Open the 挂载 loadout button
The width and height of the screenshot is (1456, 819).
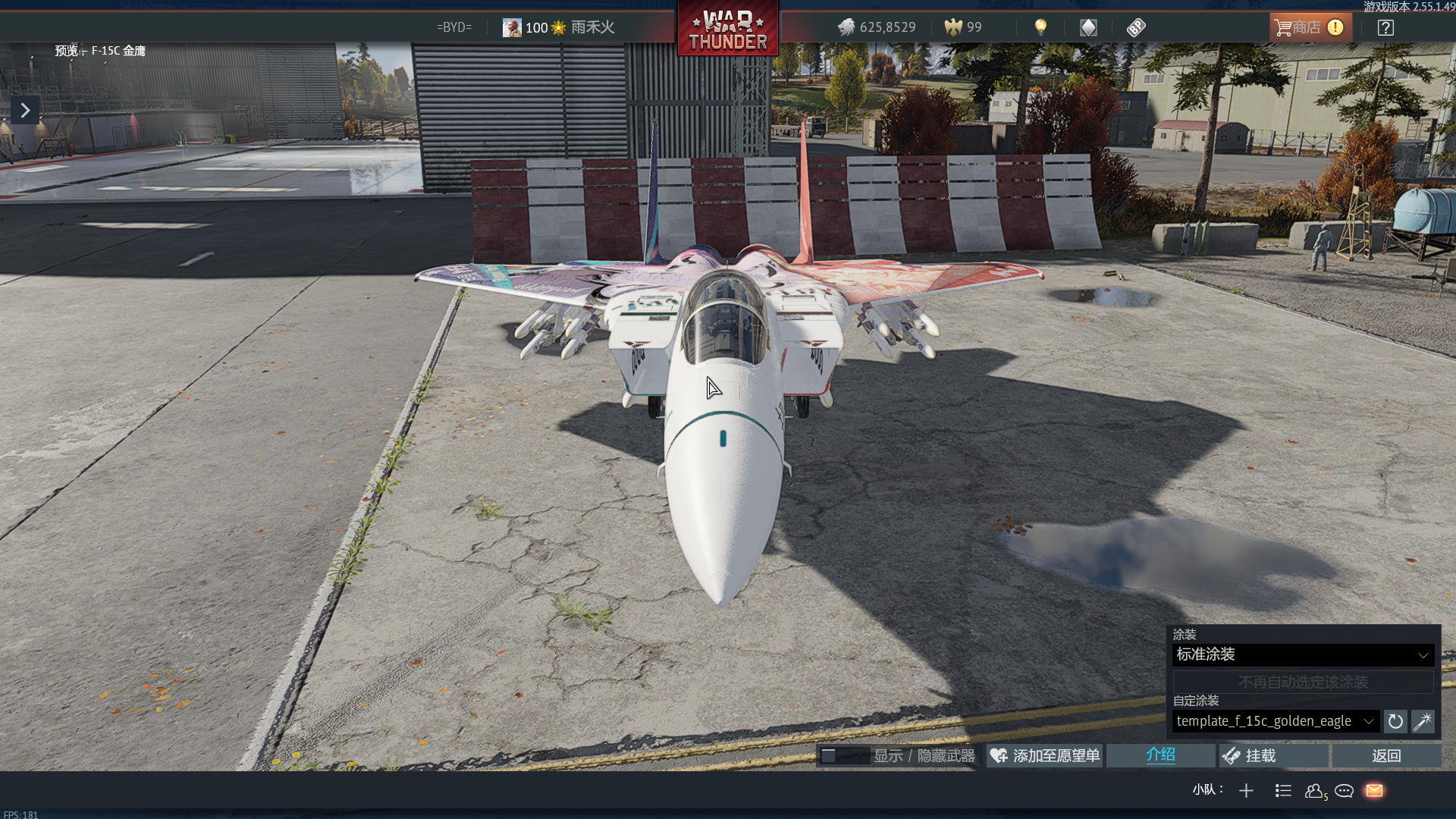(1274, 755)
